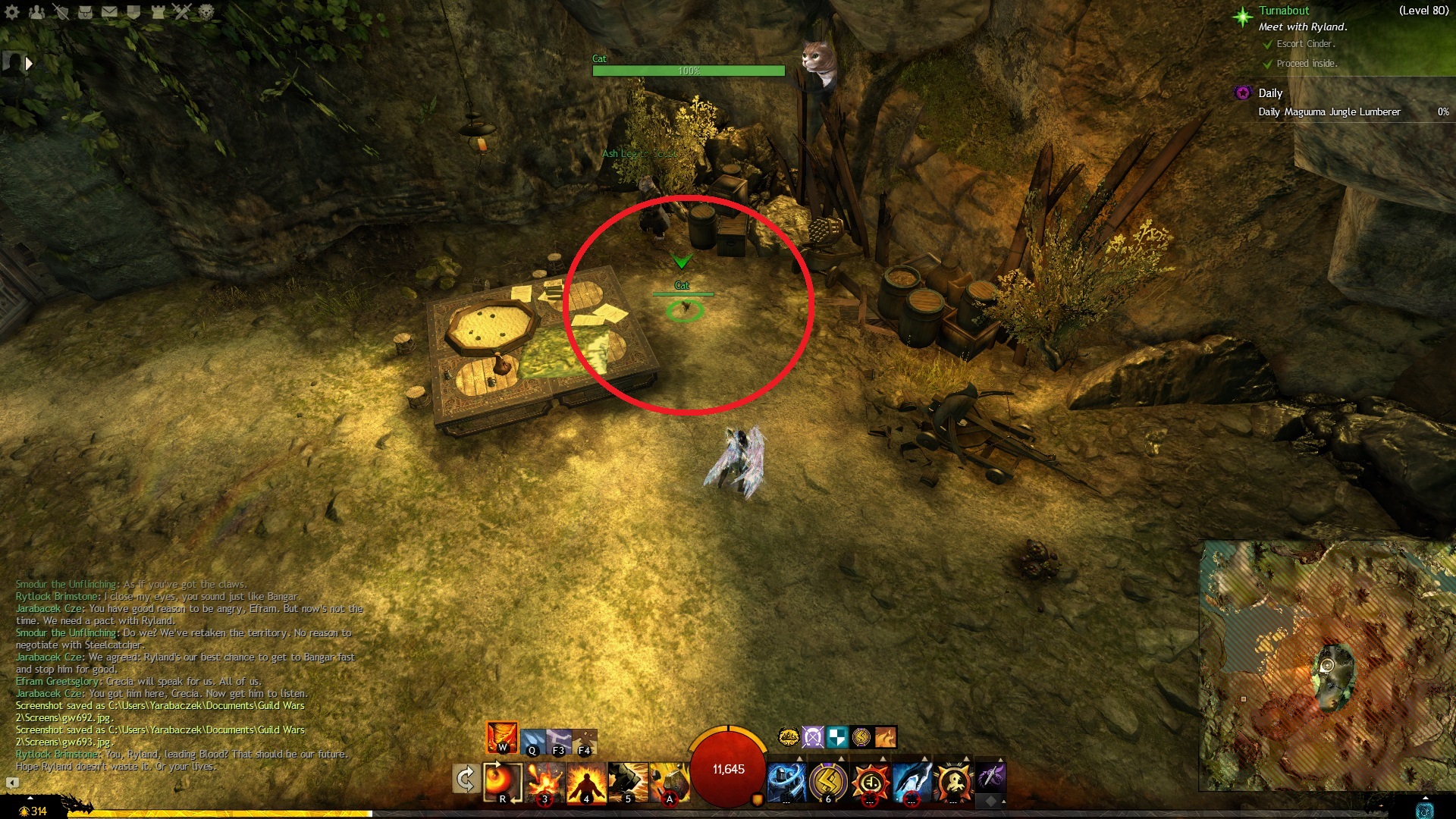Viewport: 1456px width, 819px height.
Task: Switch to fire attunement tornado icon
Action: 502,736
